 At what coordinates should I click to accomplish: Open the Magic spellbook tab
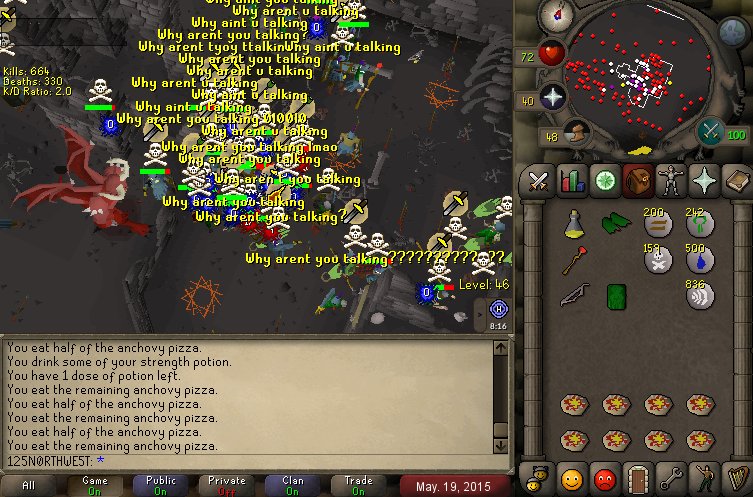tap(736, 181)
